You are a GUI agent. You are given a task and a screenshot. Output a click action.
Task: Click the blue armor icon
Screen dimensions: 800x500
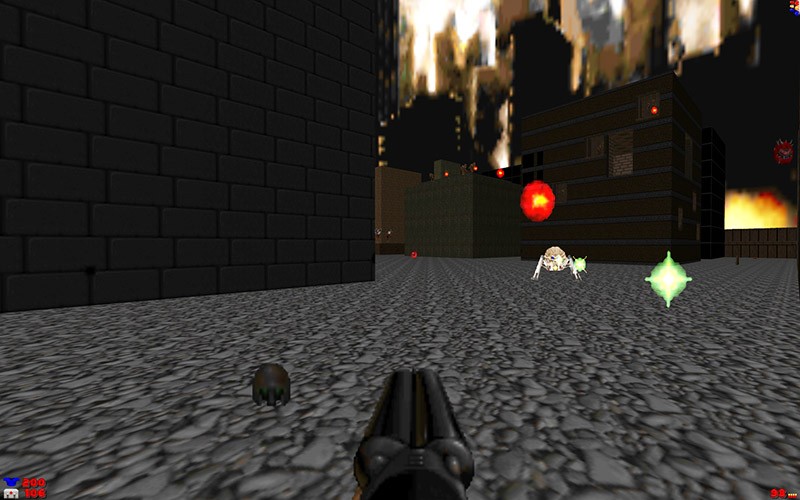[x=10, y=481]
